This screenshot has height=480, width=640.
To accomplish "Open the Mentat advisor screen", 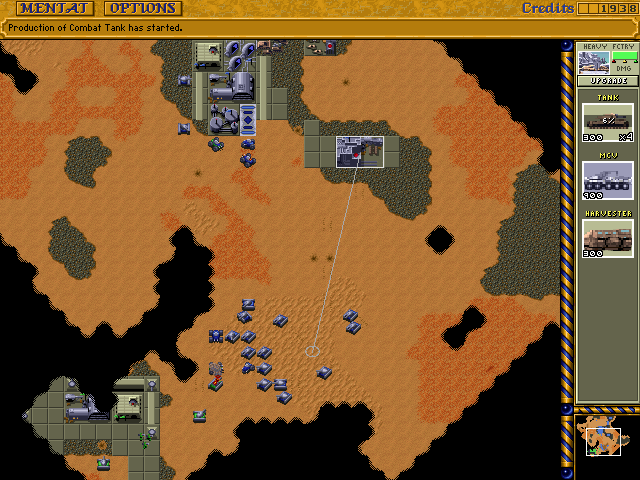I will tap(55, 9).
